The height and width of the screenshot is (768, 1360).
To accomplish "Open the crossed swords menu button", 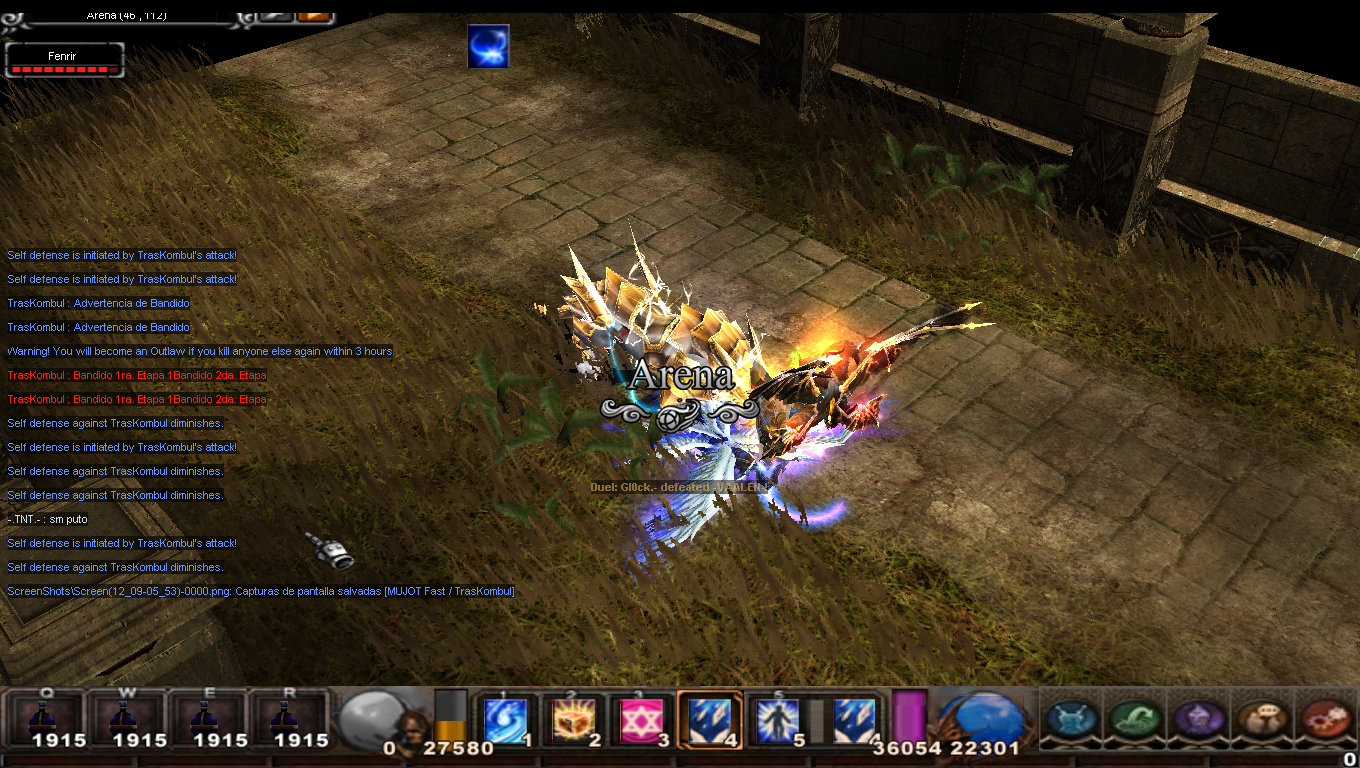I will tap(1072, 718).
